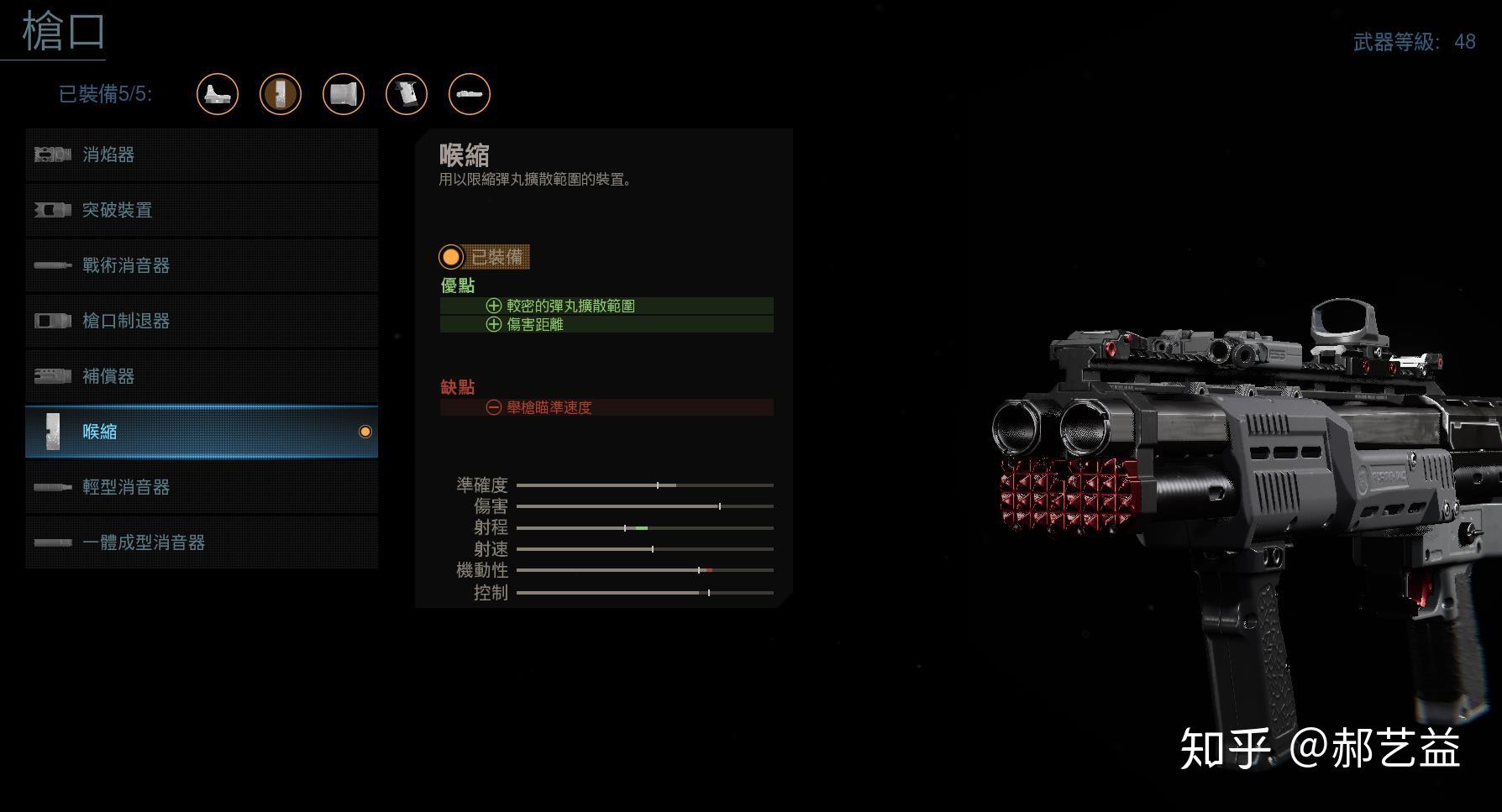Click the 消焰器 muzzle icon
The image size is (1502, 812).
(52, 155)
